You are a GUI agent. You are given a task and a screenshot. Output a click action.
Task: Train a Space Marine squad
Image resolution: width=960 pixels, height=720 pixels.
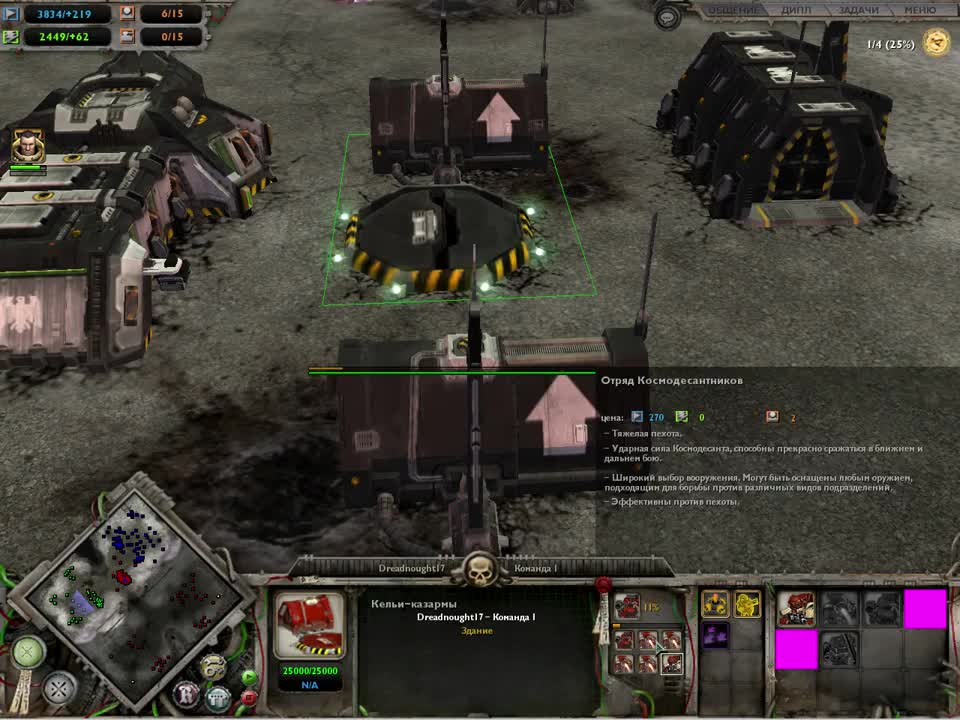pos(796,608)
